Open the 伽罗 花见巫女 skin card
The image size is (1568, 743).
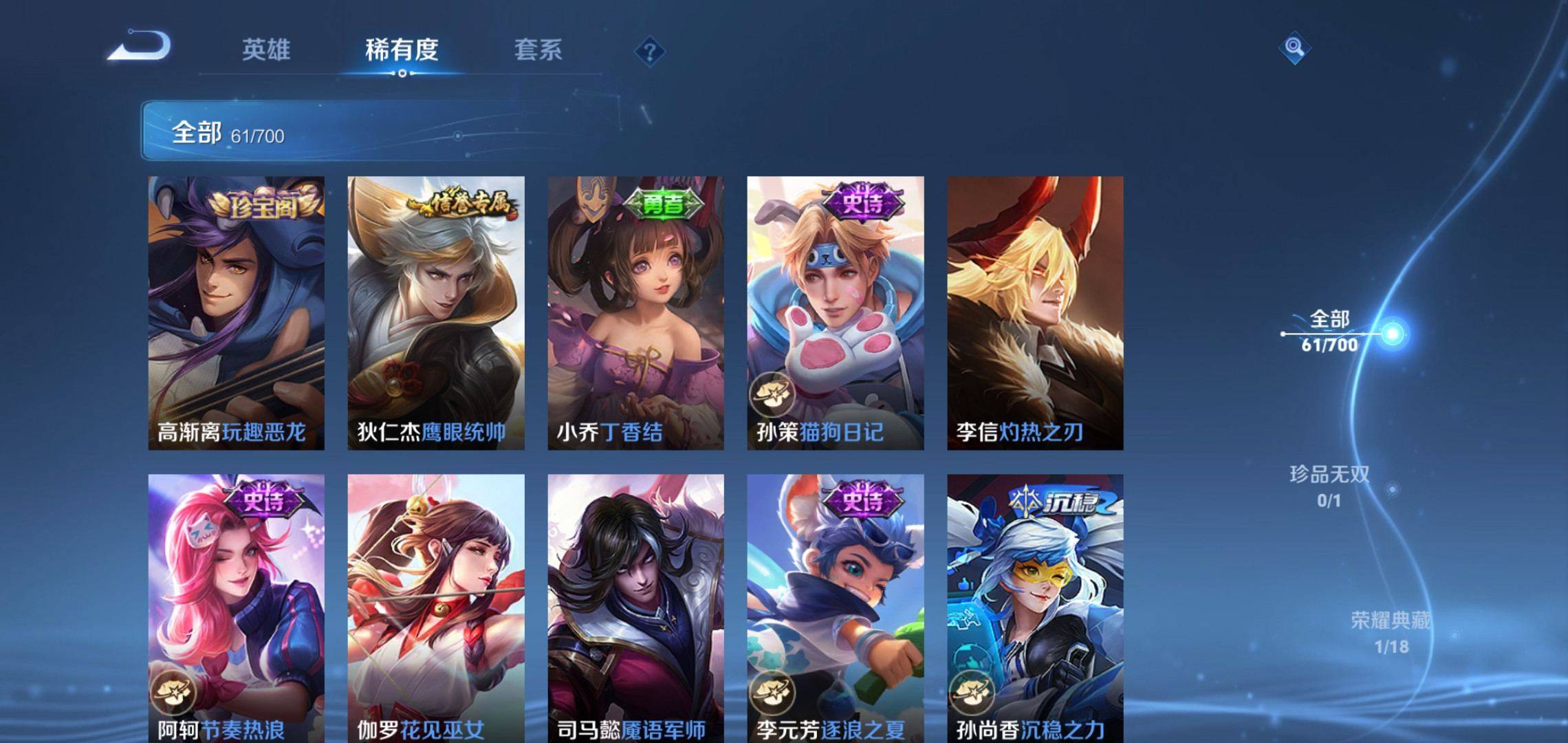coord(435,609)
